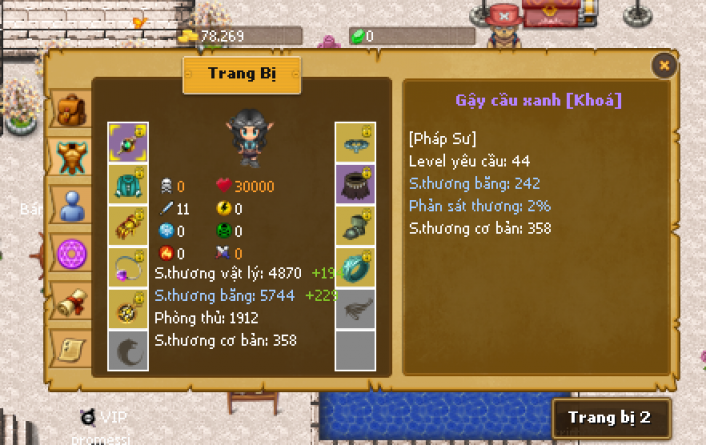Screen dimensions: 706x445
Task: Select the green boots slot
Action: click(355, 226)
